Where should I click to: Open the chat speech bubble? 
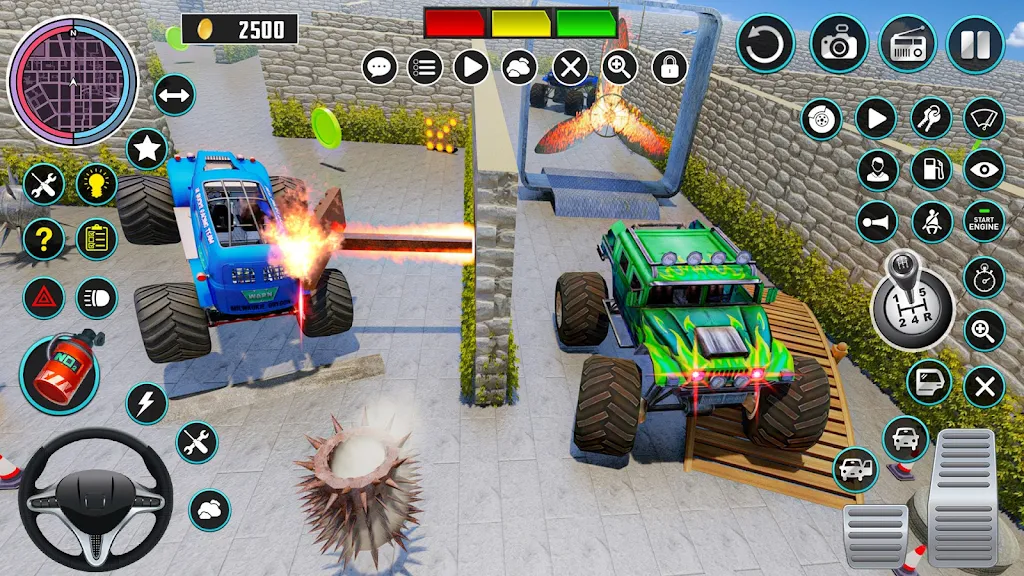click(x=380, y=68)
